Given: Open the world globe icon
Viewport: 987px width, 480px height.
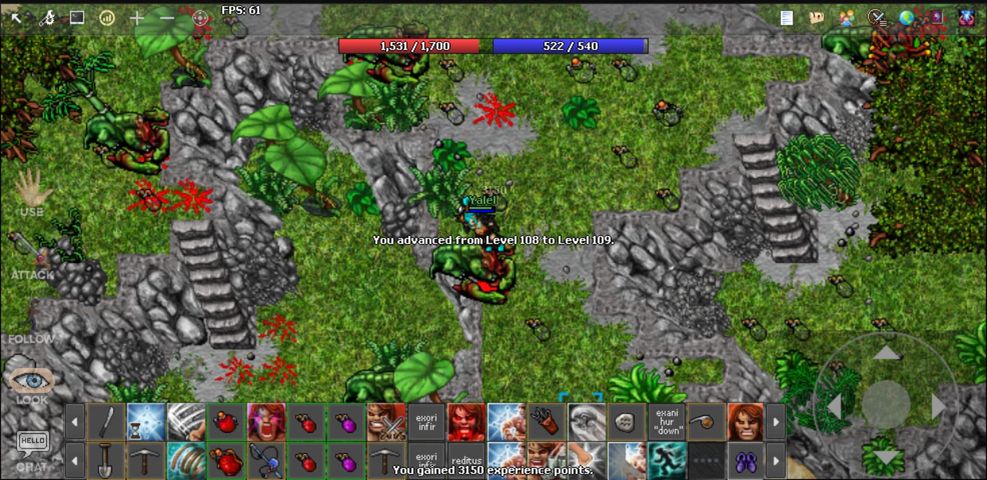Looking at the screenshot, I should click(x=907, y=18).
